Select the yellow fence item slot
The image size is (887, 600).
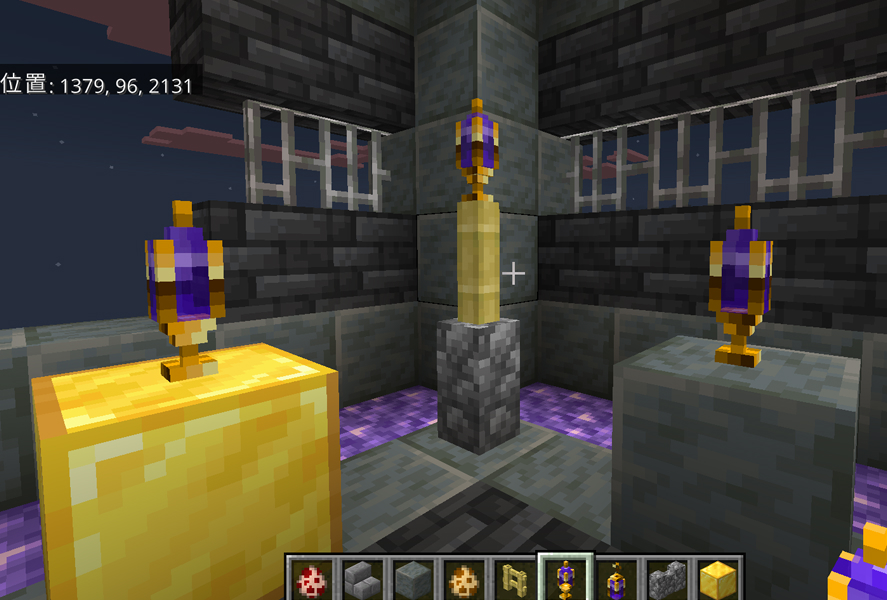[x=515, y=579]
